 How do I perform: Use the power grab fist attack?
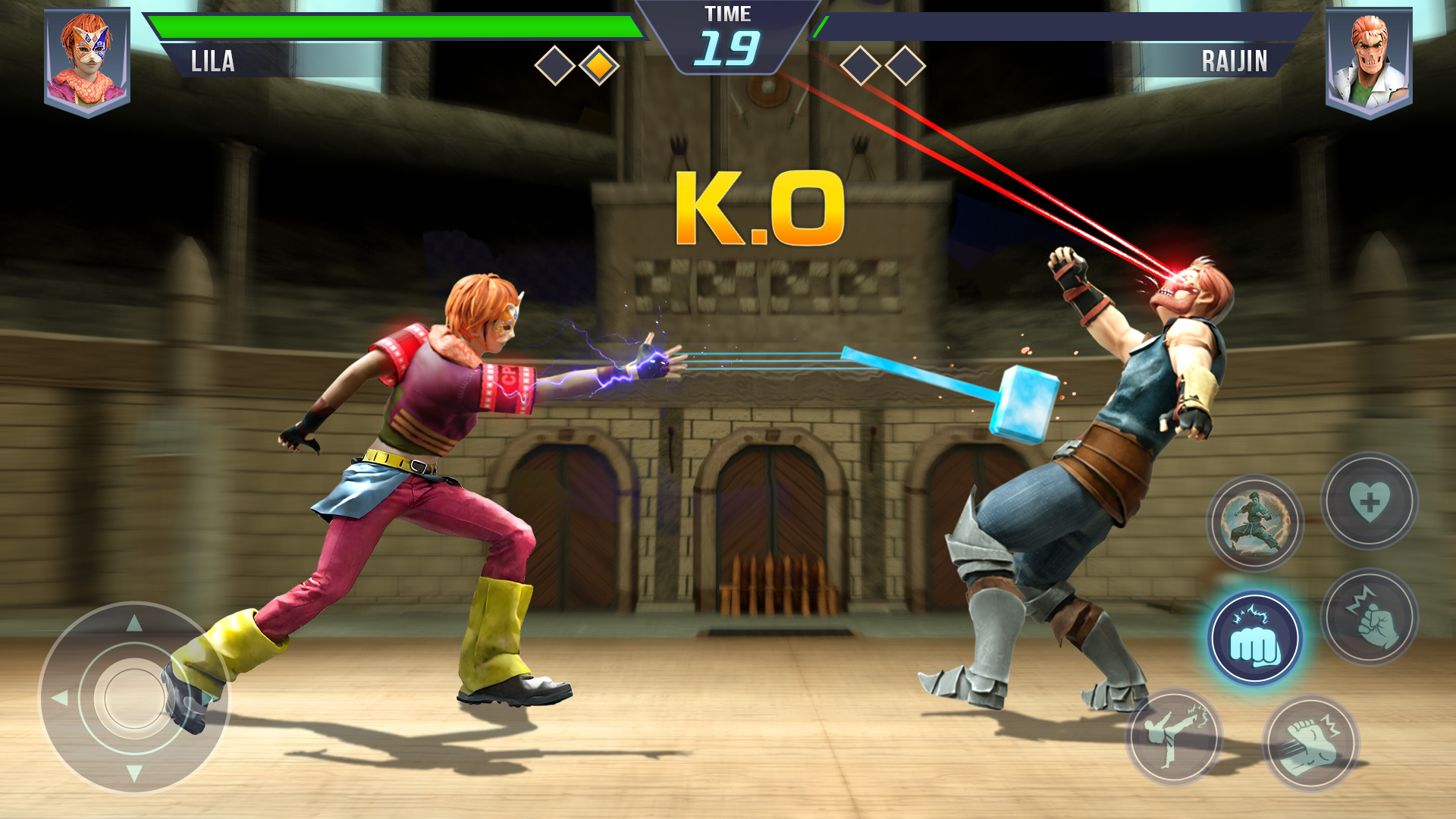[1369, 617]
